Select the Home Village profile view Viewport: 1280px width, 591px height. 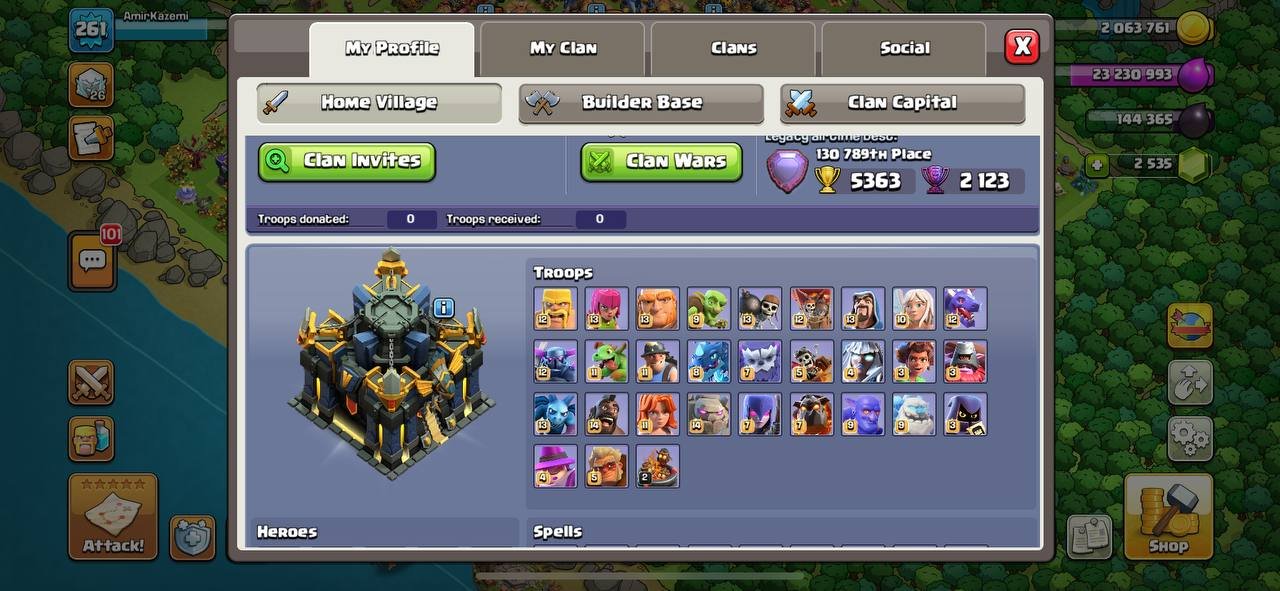379,102
